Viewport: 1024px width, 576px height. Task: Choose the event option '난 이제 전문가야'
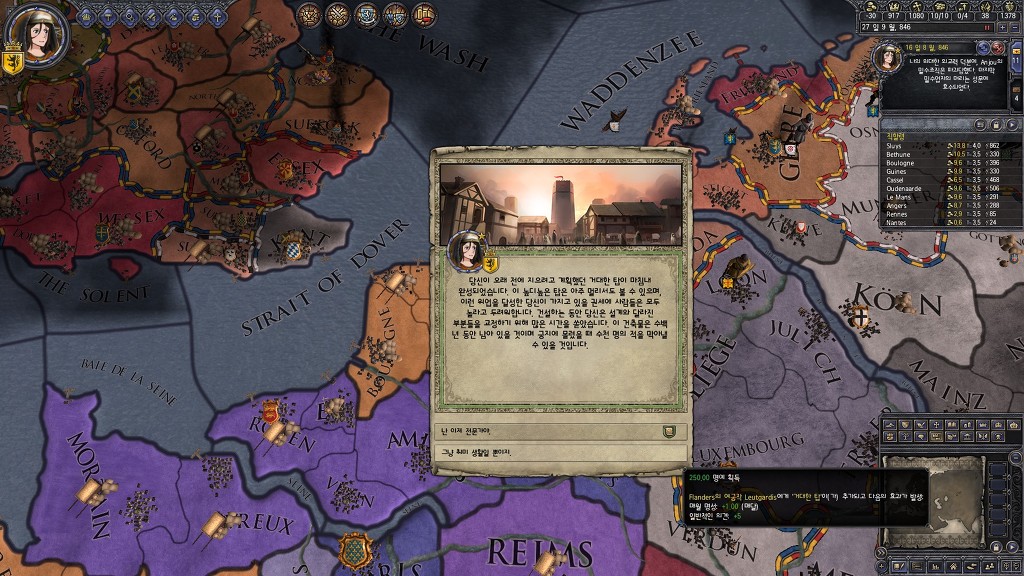pos(558,431)
